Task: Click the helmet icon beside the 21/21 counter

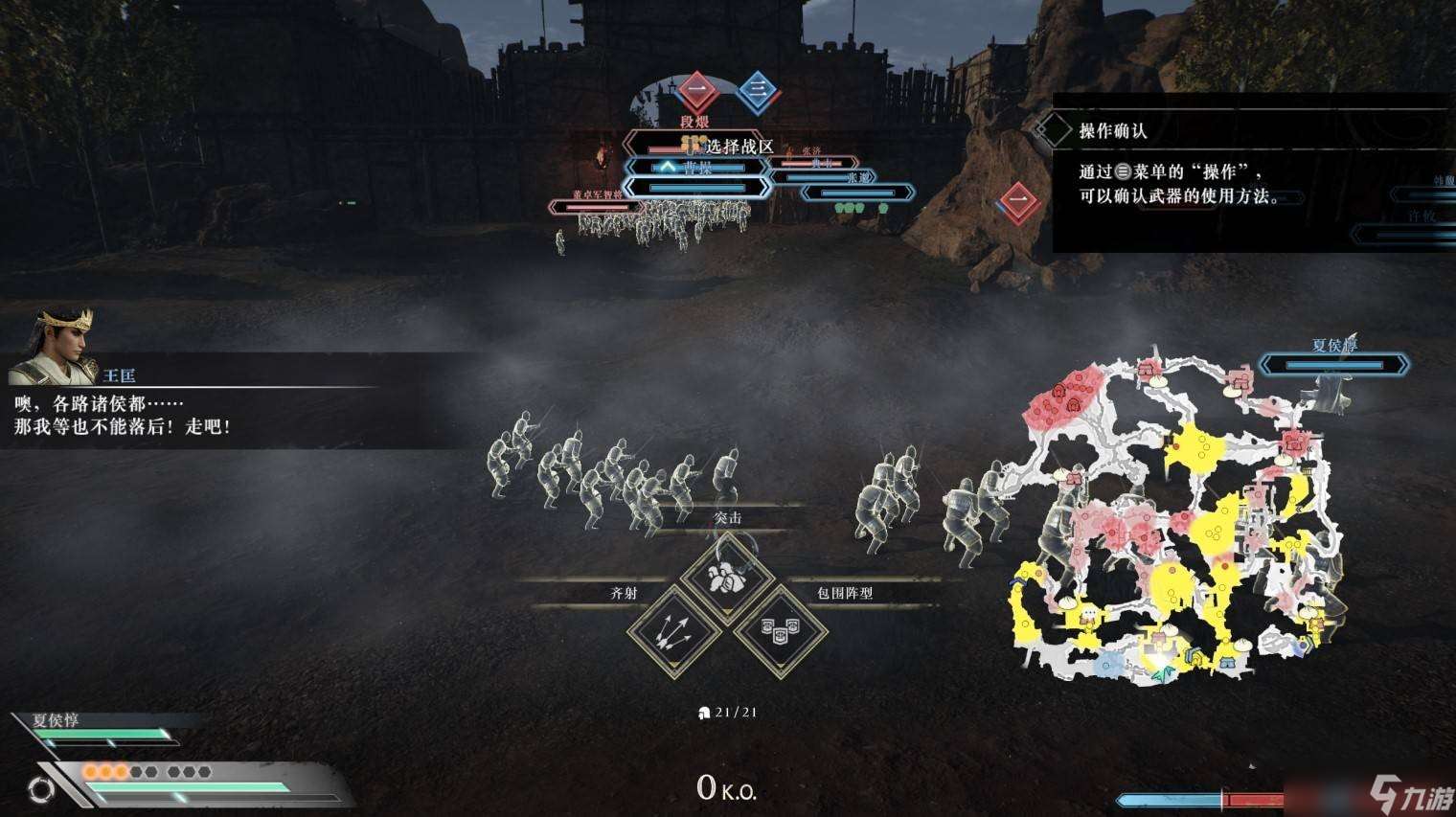Action: click(x=705, y=713)
